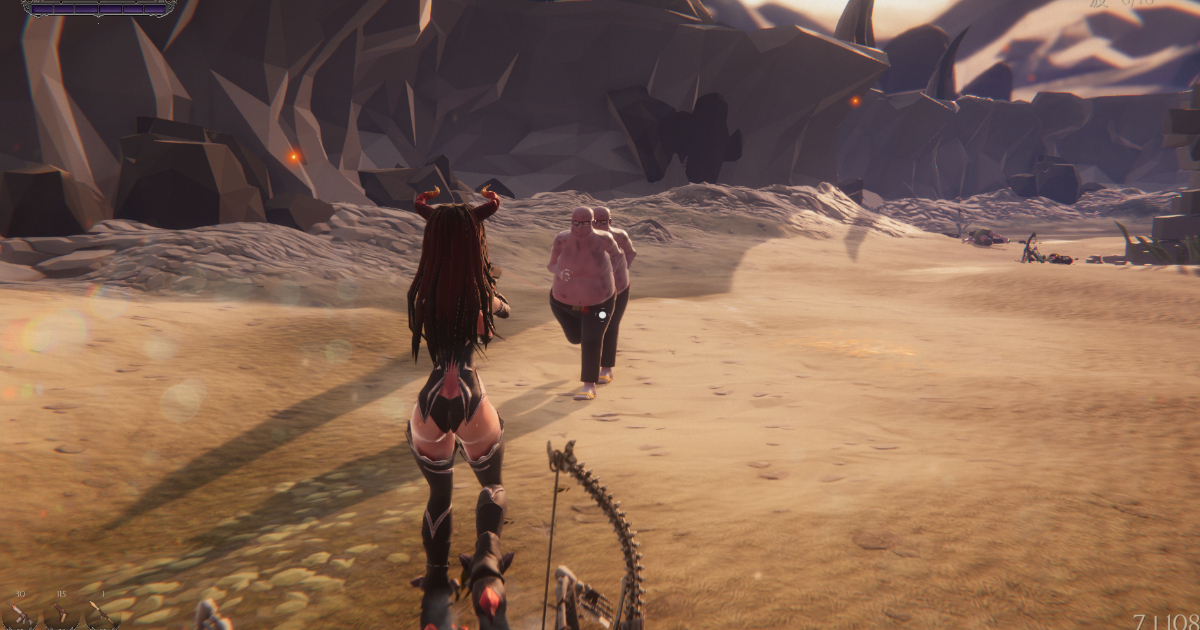Select the pistol weapon slot

[62, 615]
